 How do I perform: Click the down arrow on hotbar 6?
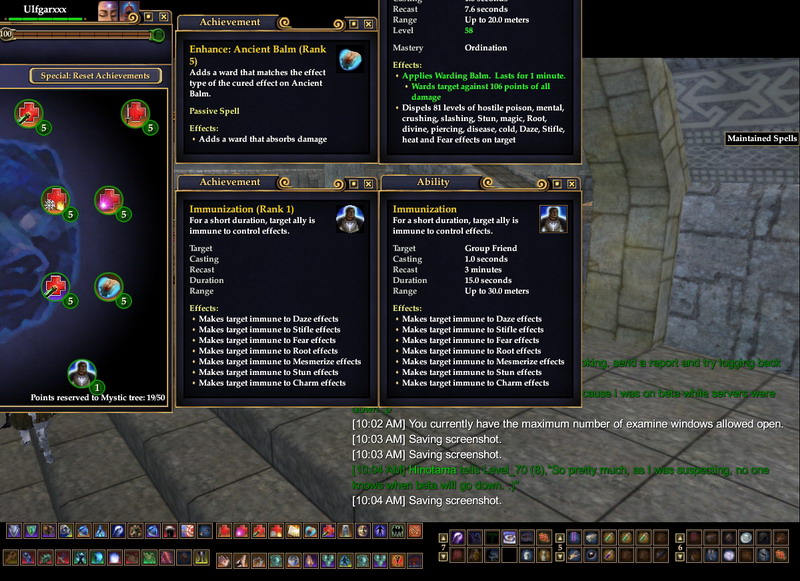tap(680, 556)
